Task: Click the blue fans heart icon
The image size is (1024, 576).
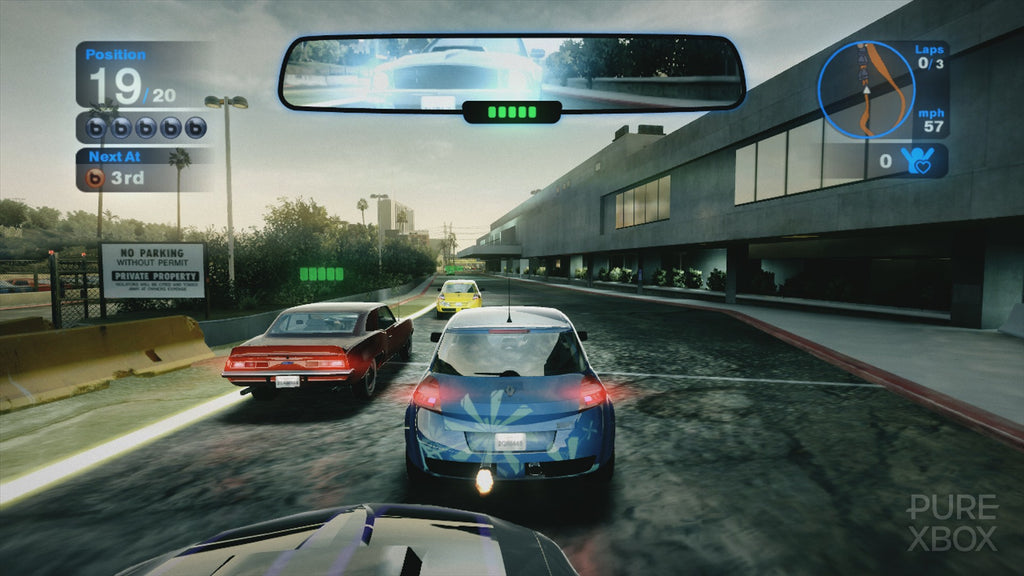Action: 920,160
